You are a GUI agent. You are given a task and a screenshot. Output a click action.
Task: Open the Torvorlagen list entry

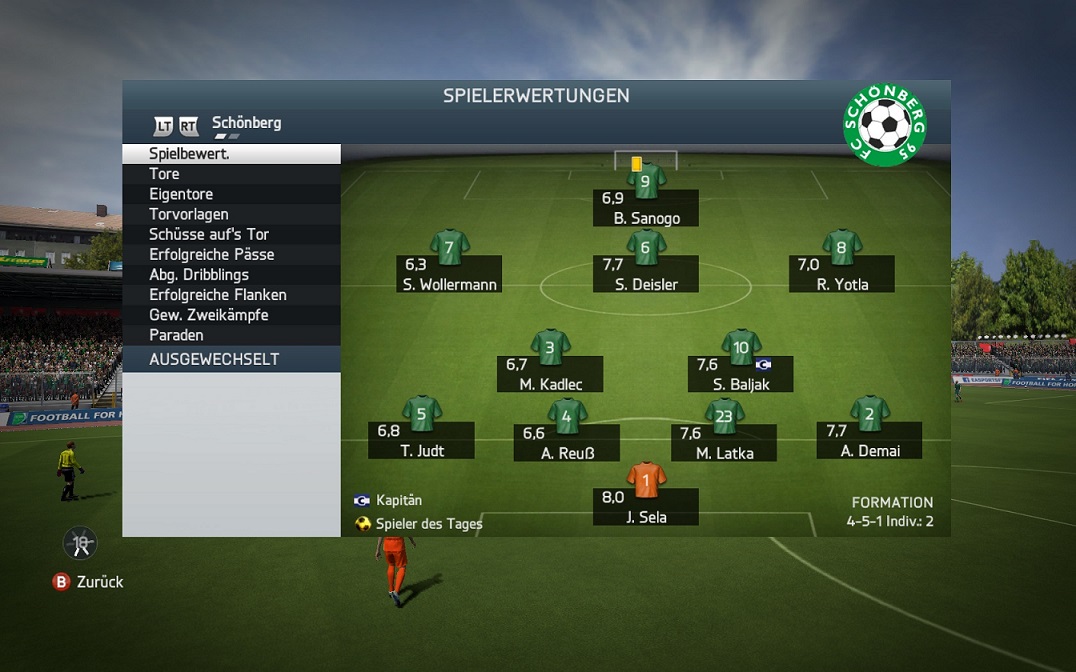click(231, 214)
